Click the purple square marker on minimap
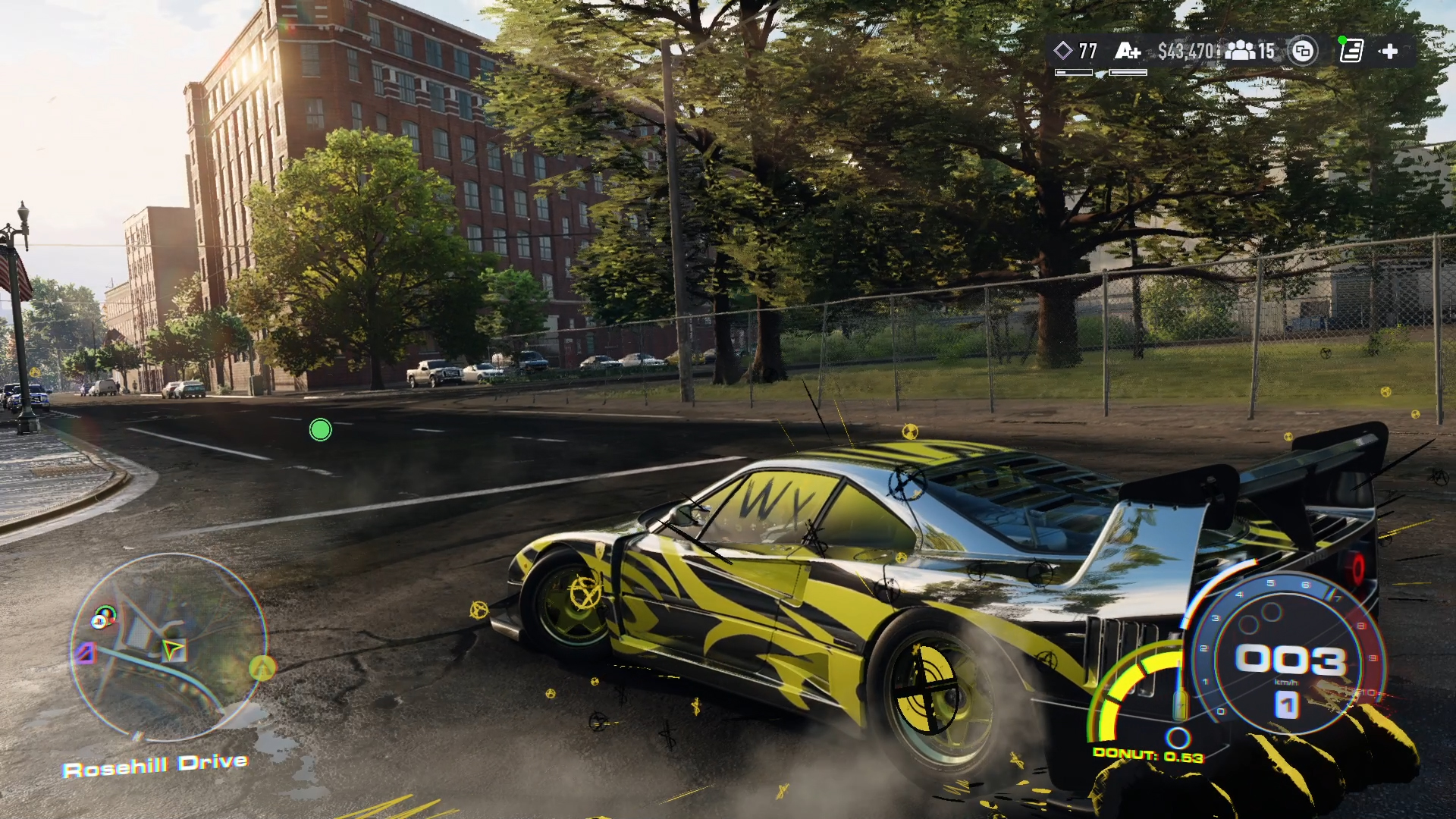Image resolution: width=1456 pixels, height=819 pixels. click(85, 653)
